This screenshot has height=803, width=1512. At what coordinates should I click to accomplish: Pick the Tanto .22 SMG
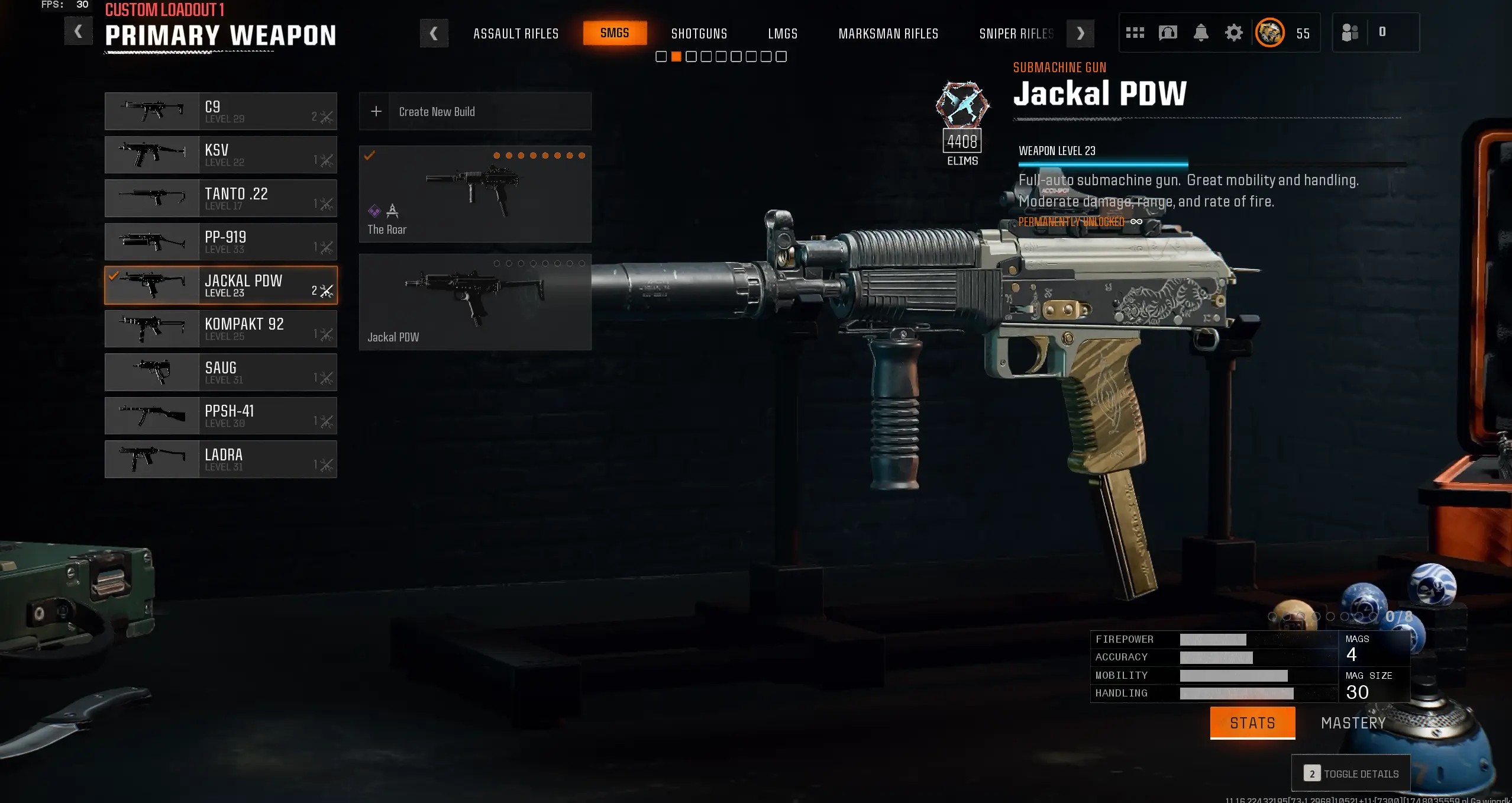point(221,198)
